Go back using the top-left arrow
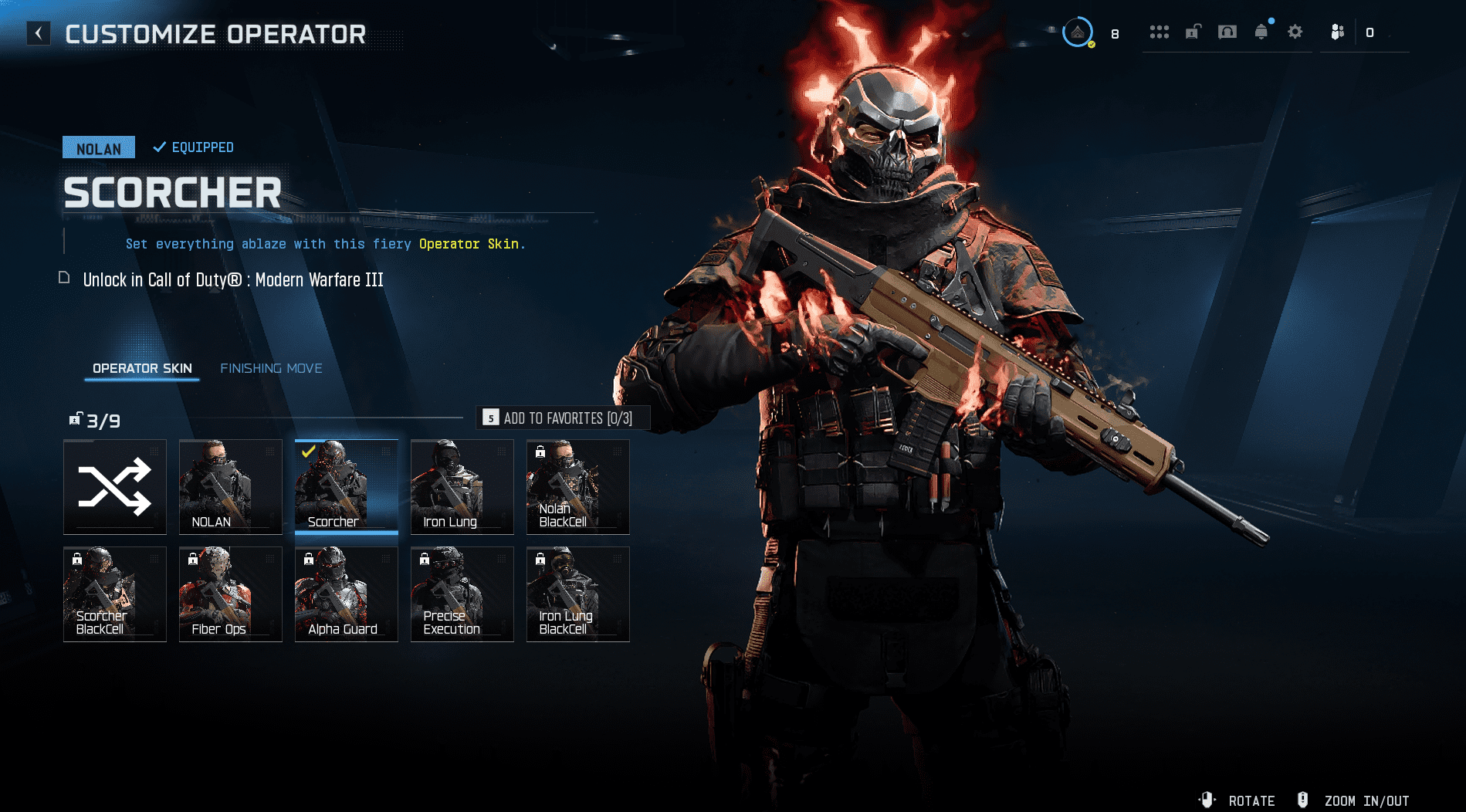The width and height of the screenshot is (1466, 812). tap(39, 33)
